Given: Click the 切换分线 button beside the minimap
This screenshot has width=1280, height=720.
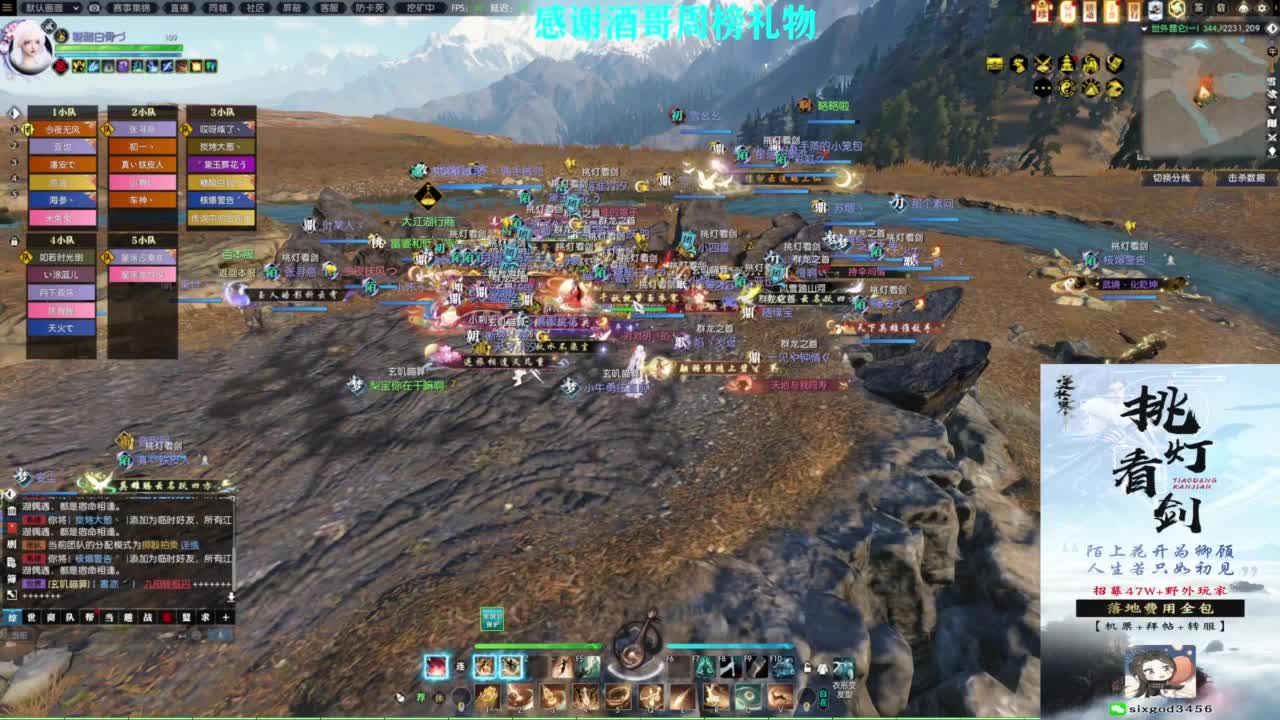Looking at the screenshot, I should tap(1172, 177).
